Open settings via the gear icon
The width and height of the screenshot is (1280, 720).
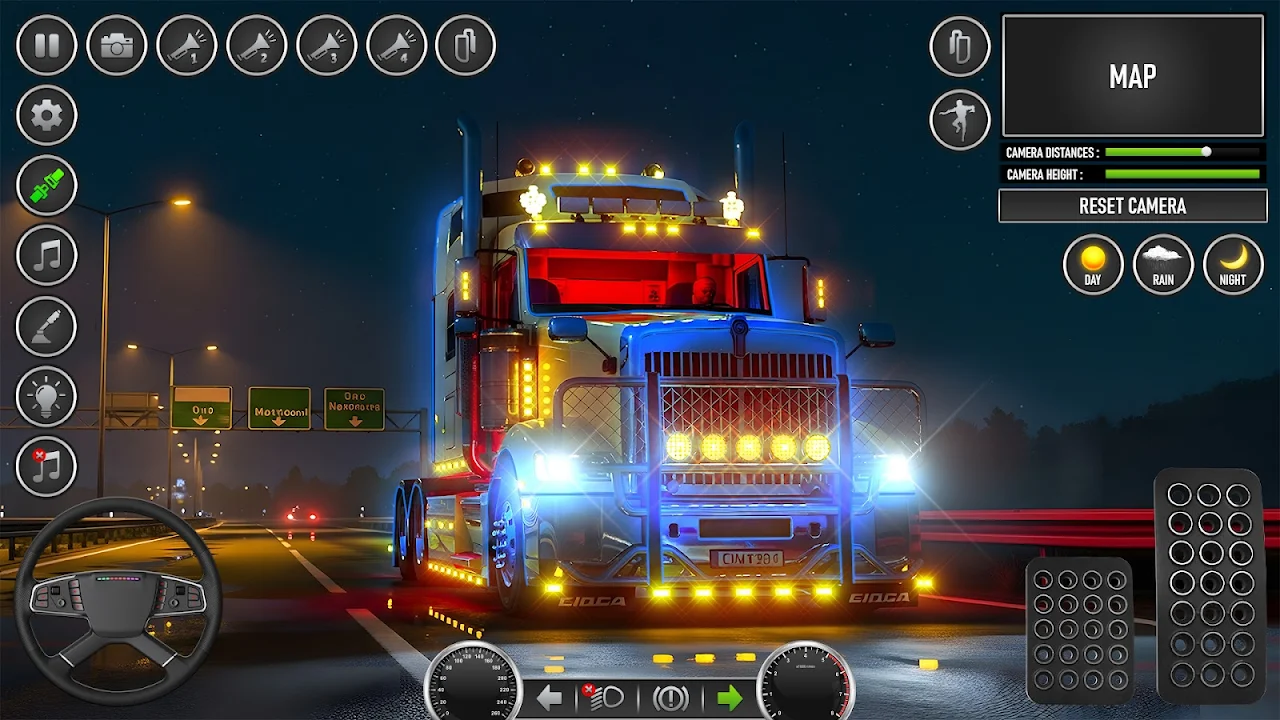pyautogui.click(x=47, y=115)
